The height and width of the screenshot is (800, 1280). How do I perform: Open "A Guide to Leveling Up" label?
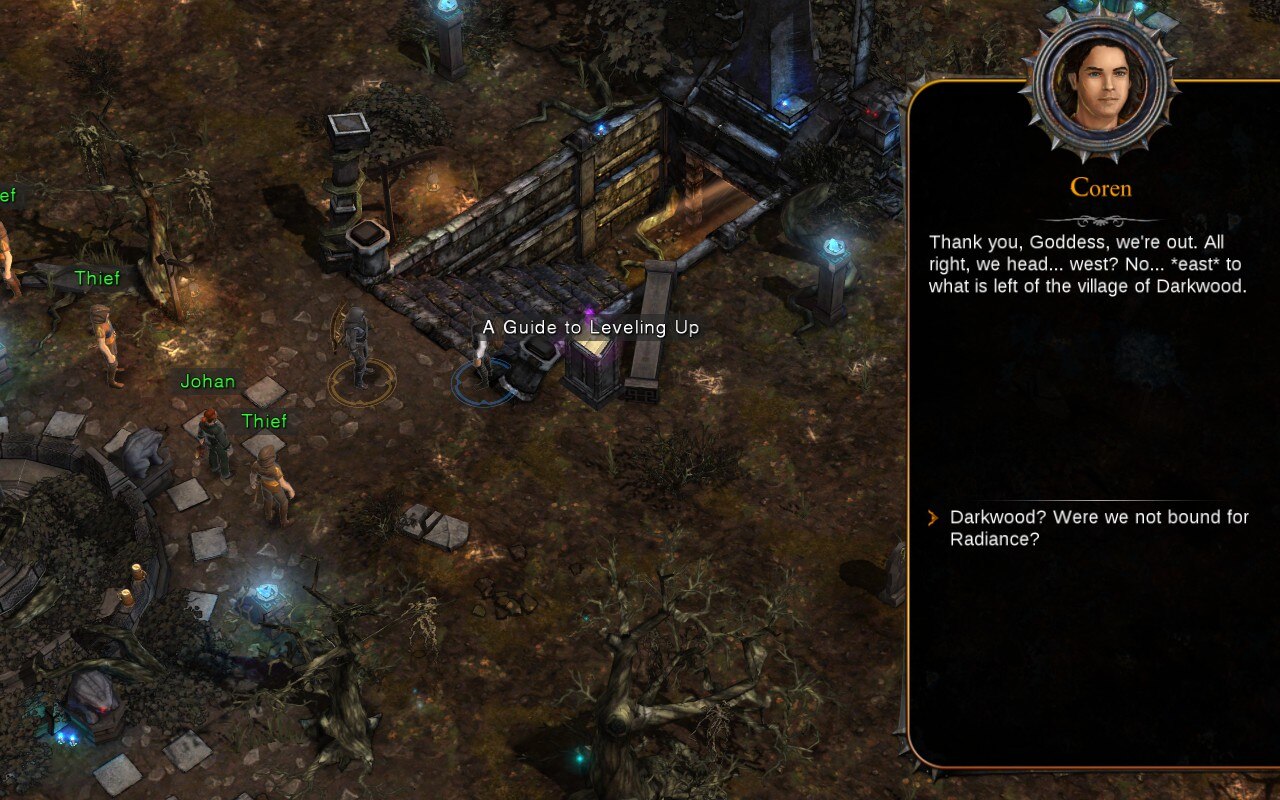tap(590, 328)
